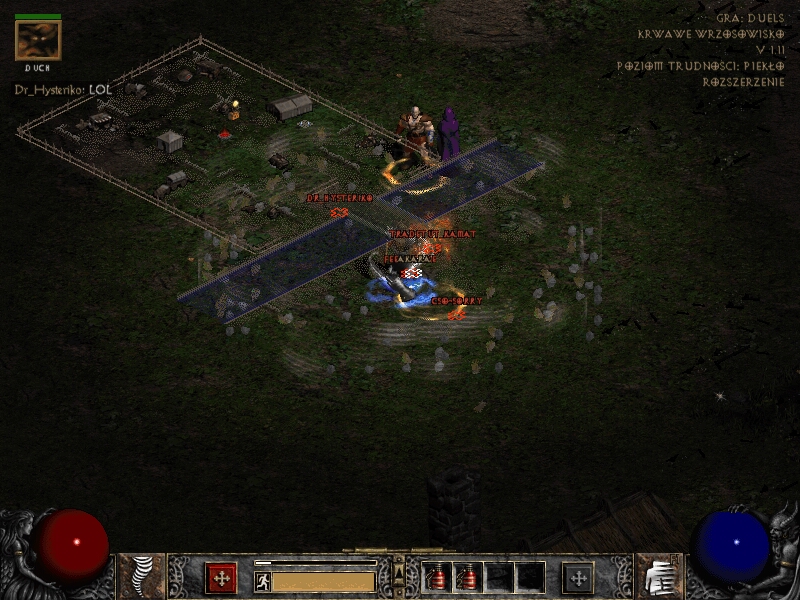Use the red potion in second belt slot
The height and width of the screenshot is (600, 800).
pos(467,577)
